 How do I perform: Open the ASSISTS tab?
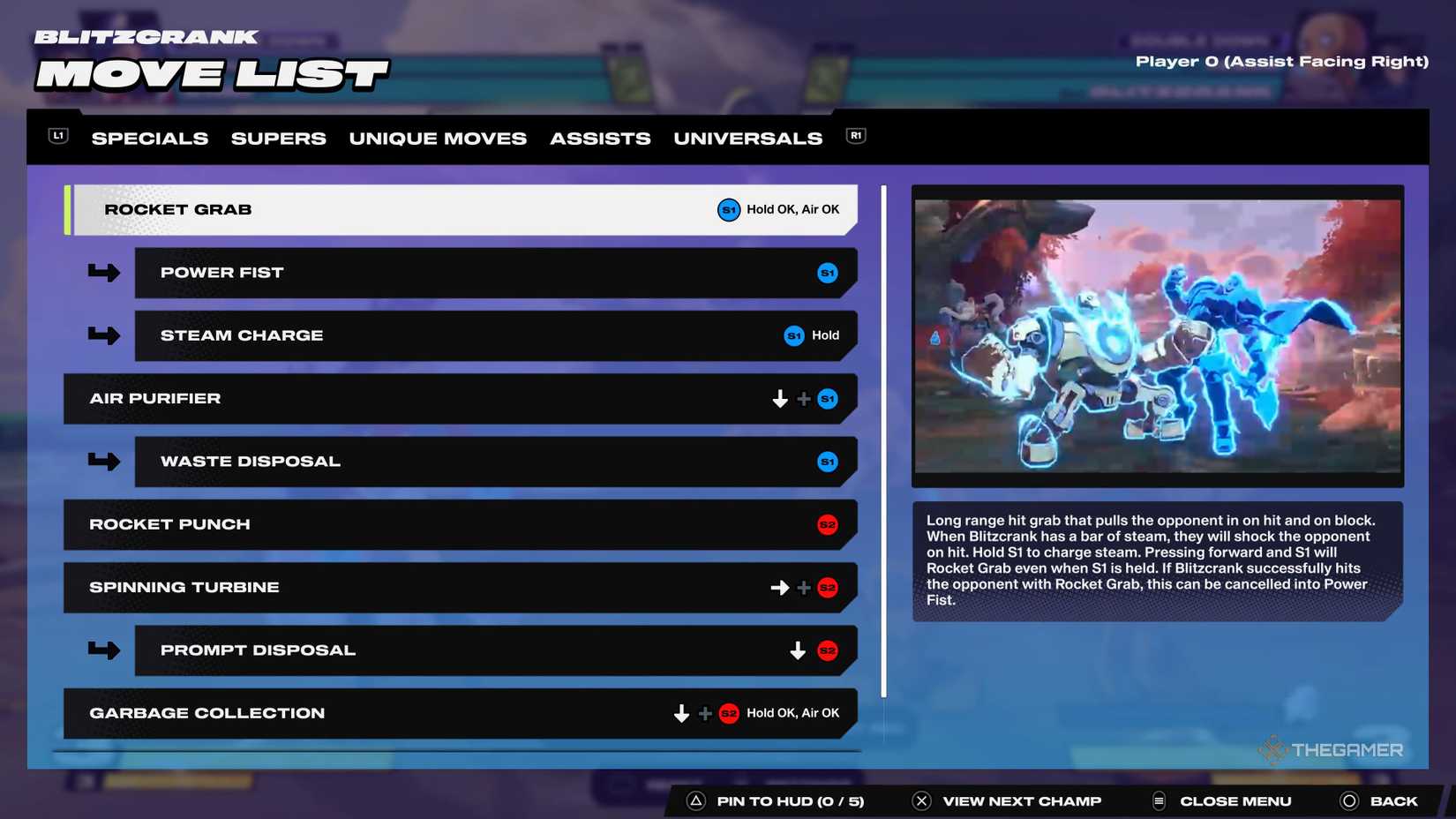coord(600,138)
